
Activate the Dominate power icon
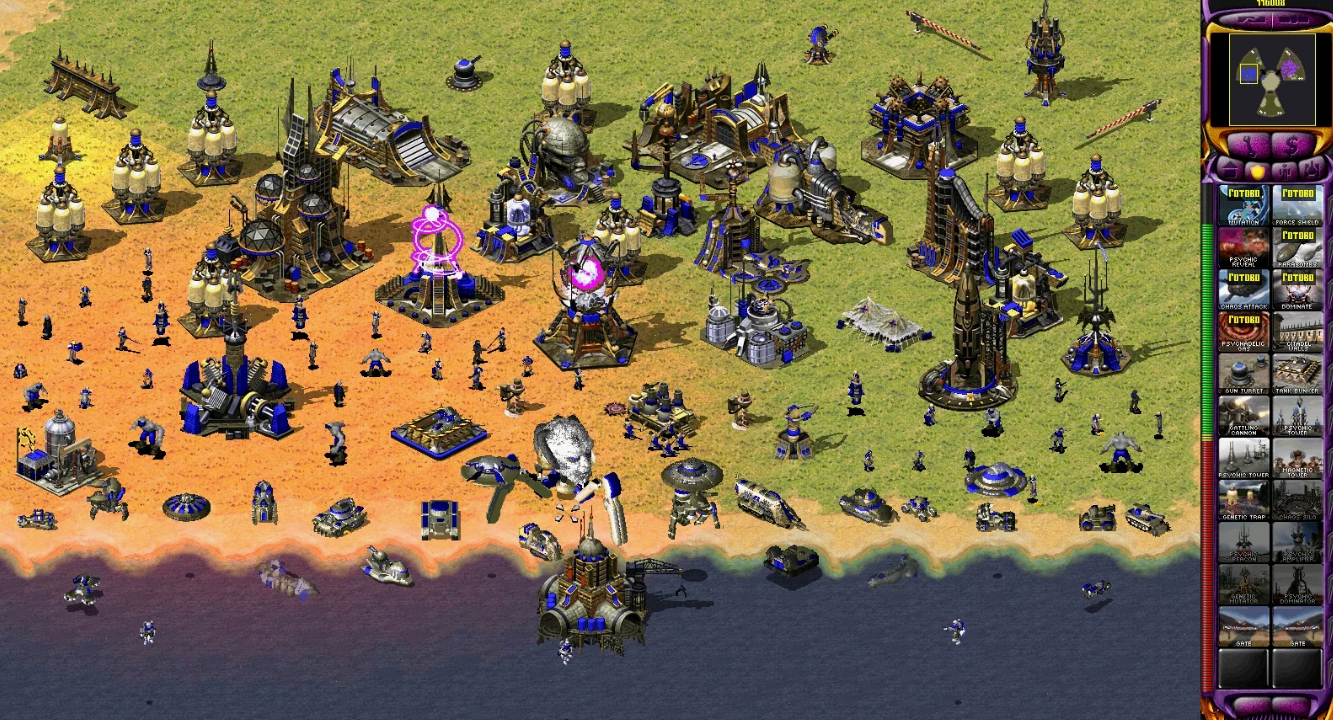(x=1297, y=289)
